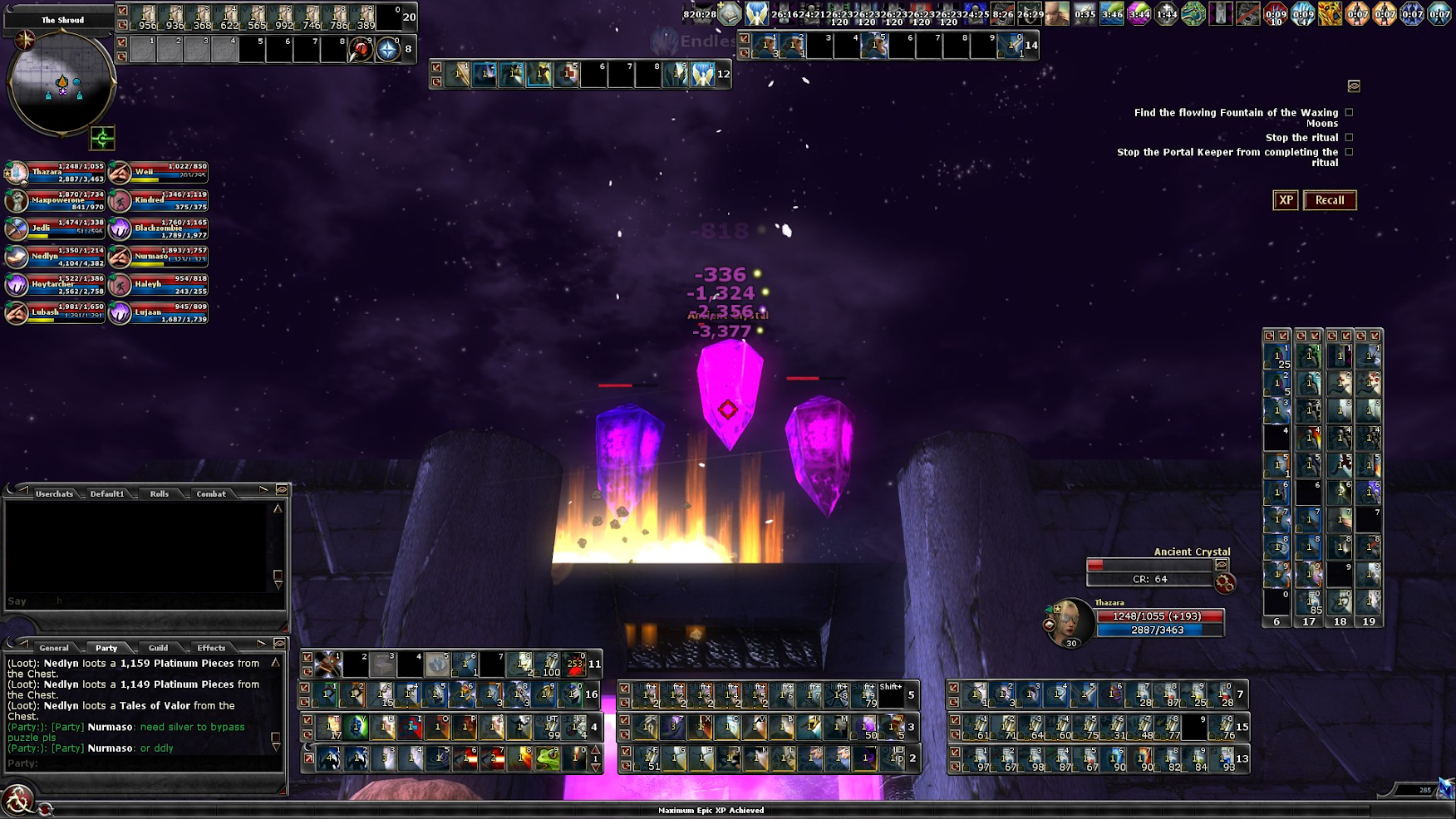1456x819 pixels.
Task: Select party member Lujaan
Action: pyautogui.click(x=159, y=313)
